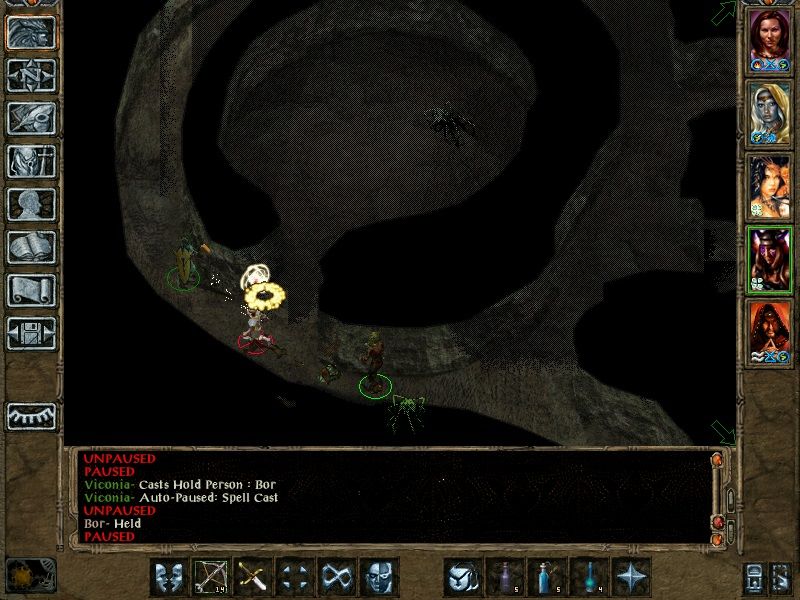Open special abilities with the star button
Screen dimensions: 800x600
pyautogui.click(x=632, y=577)
